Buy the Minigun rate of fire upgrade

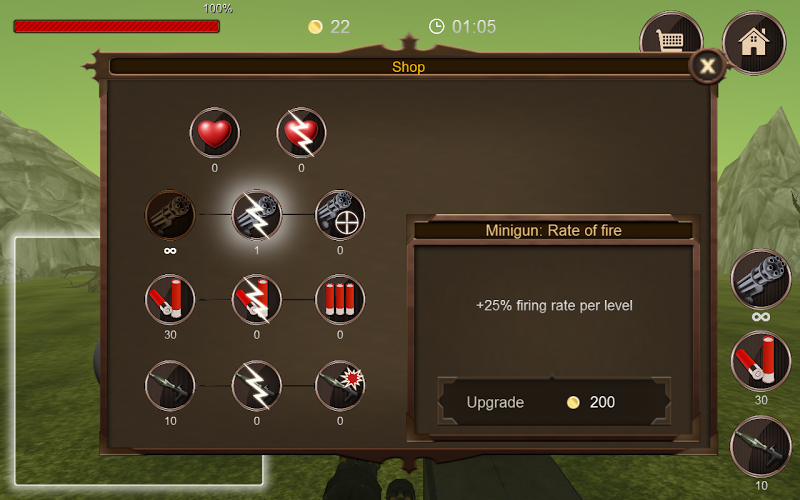click(x=553, y=402)
